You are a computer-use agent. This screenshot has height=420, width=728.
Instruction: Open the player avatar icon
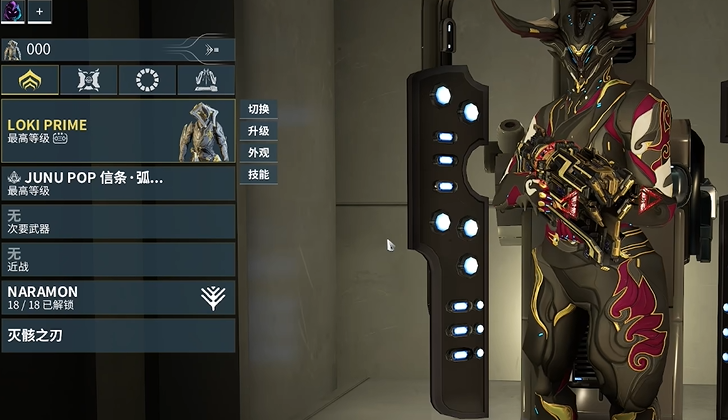point(14,10)
